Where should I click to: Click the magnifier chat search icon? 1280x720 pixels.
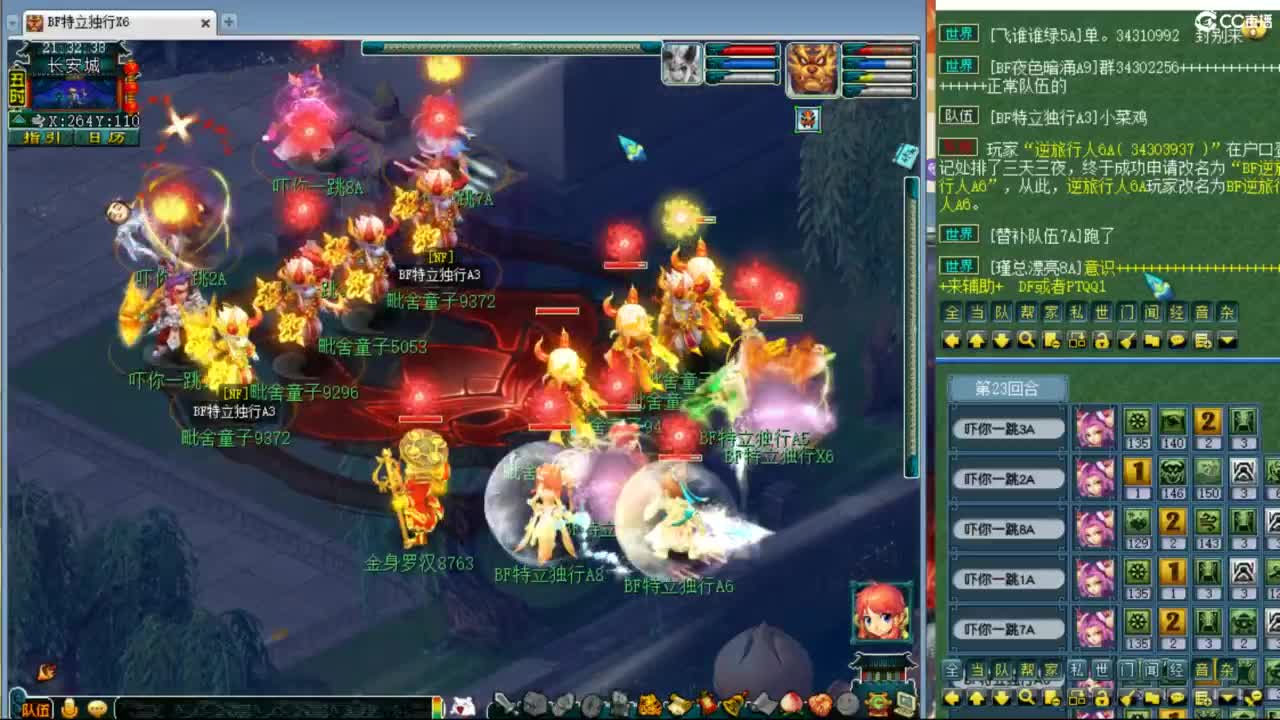[1027, 341]
